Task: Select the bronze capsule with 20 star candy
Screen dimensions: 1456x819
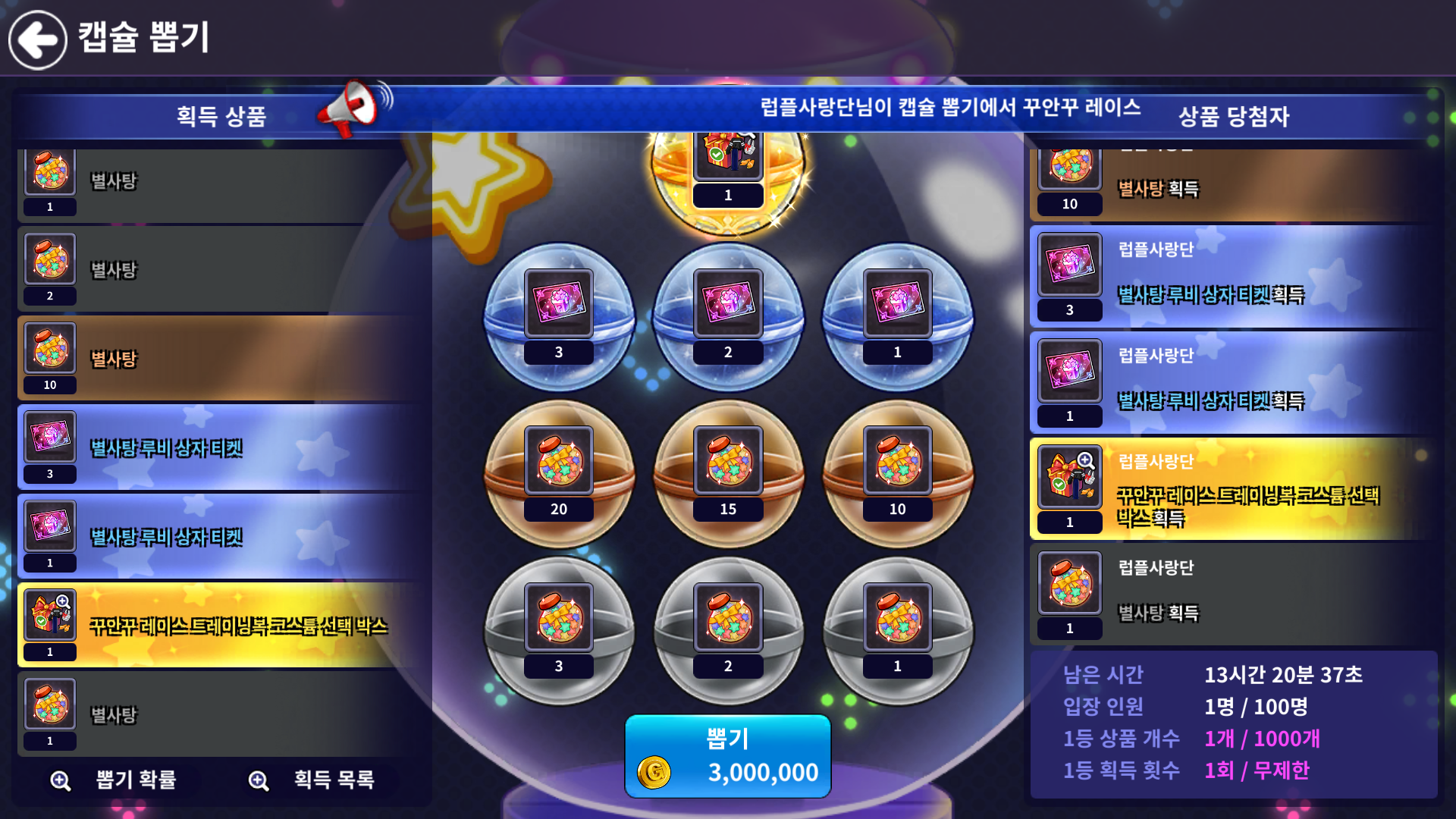Action: click(x=559, y=473)
